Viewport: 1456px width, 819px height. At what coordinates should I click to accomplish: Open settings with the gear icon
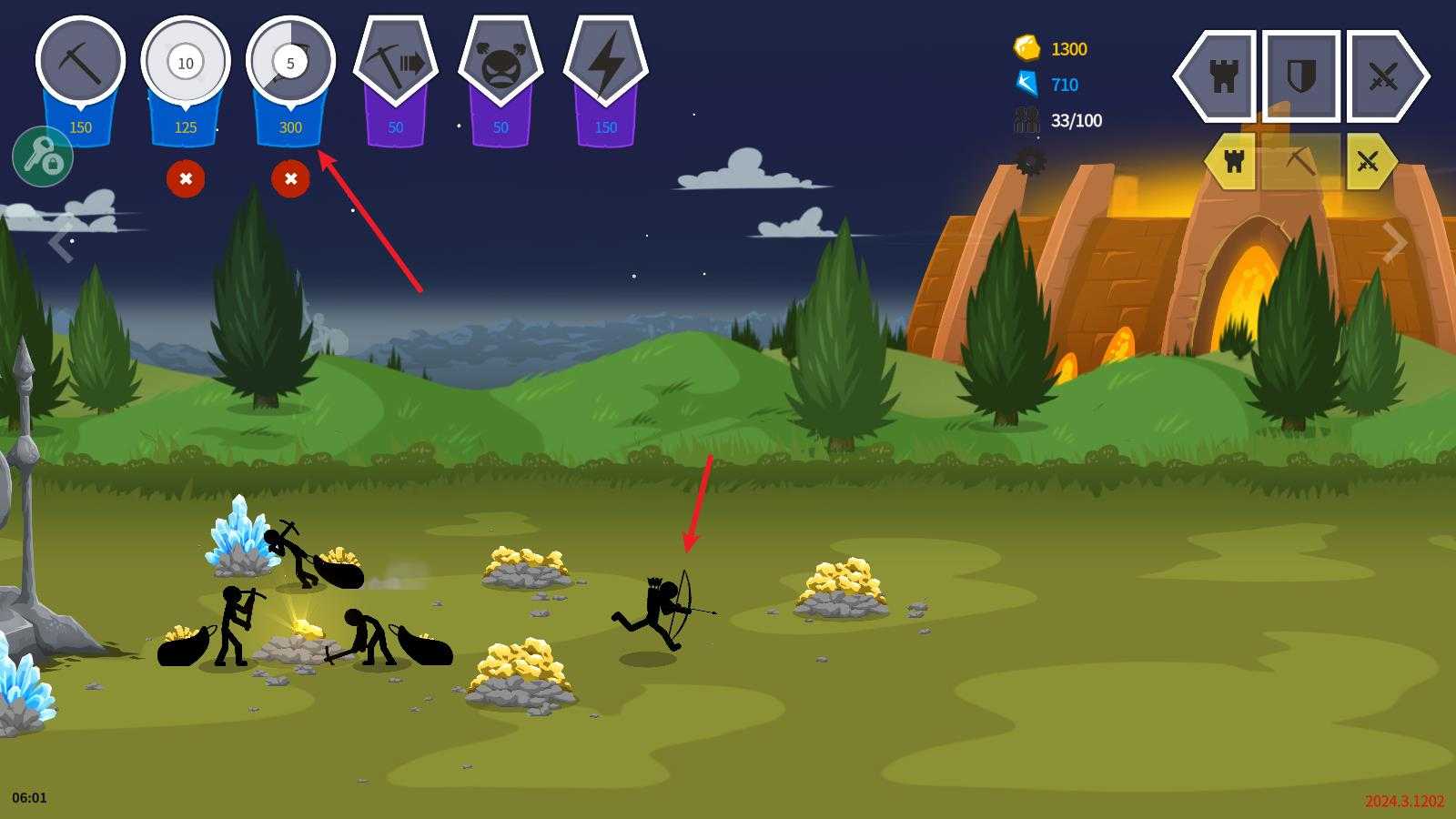1030,162
